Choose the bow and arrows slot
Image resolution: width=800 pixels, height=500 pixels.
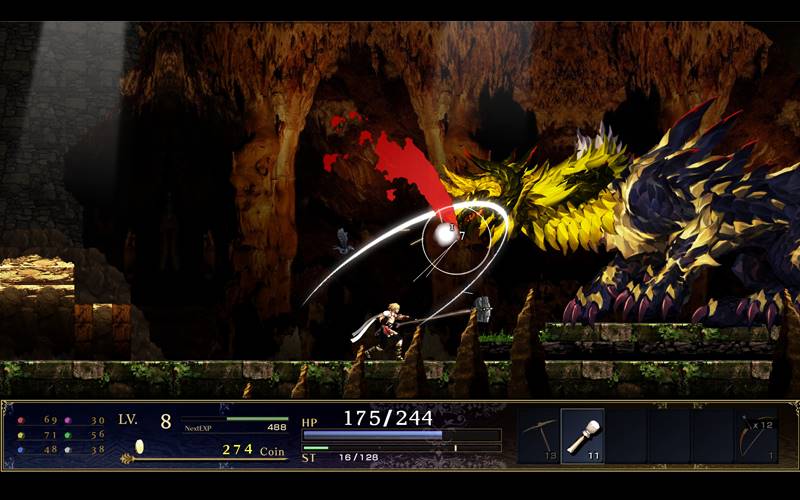point(755,435)
